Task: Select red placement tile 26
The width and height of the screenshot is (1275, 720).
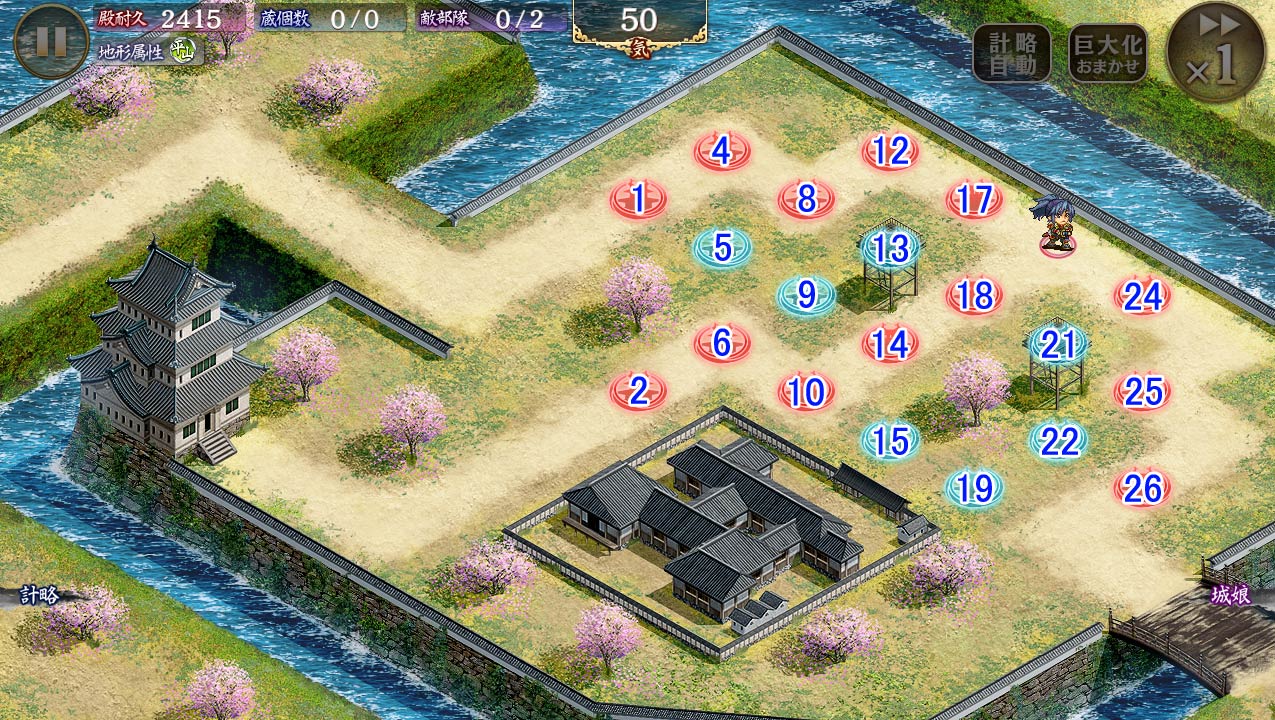Action: (1142, 488)
